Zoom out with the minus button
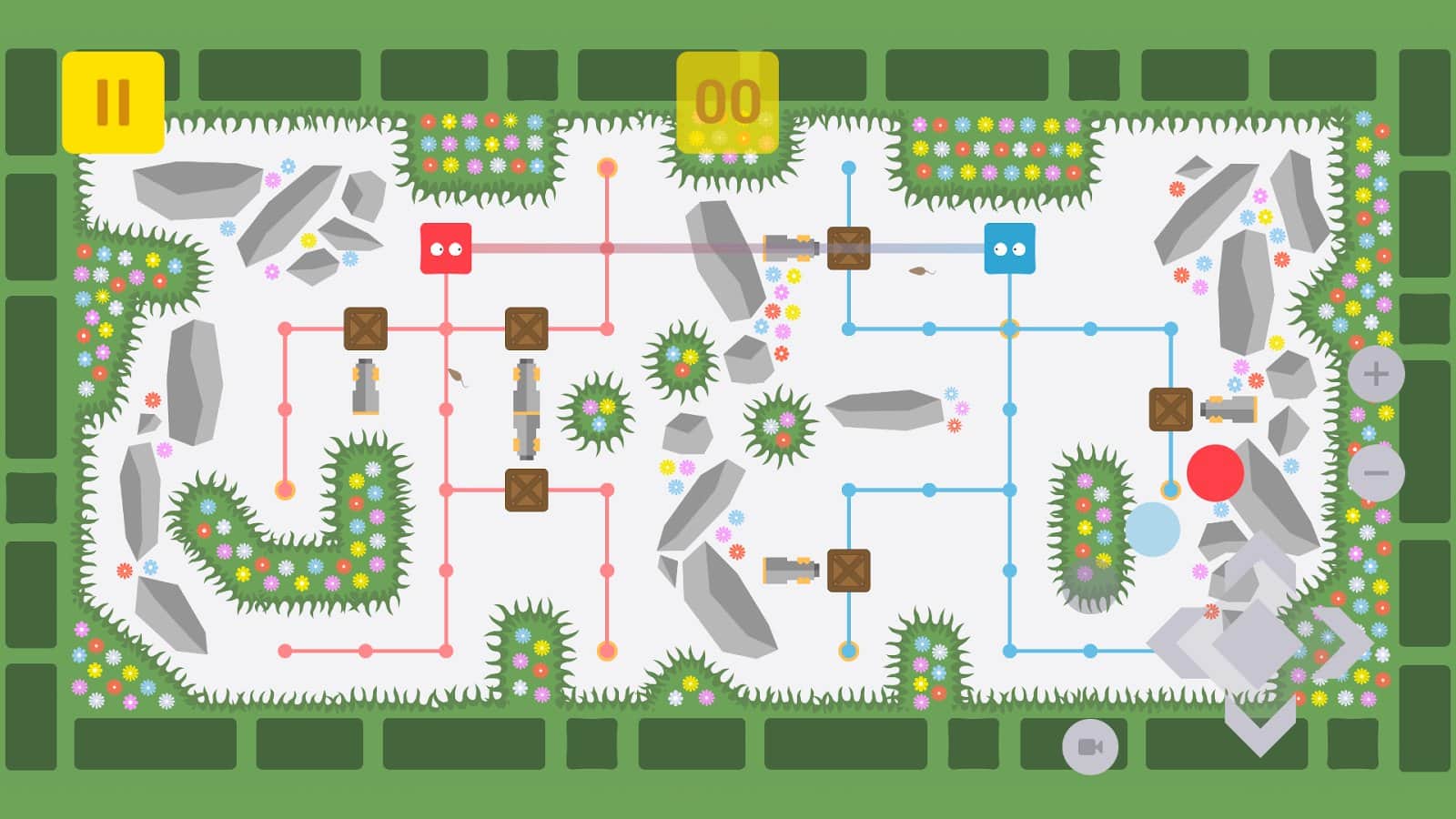This screenshot has height=819, width=1456. tap(1375, 473)
